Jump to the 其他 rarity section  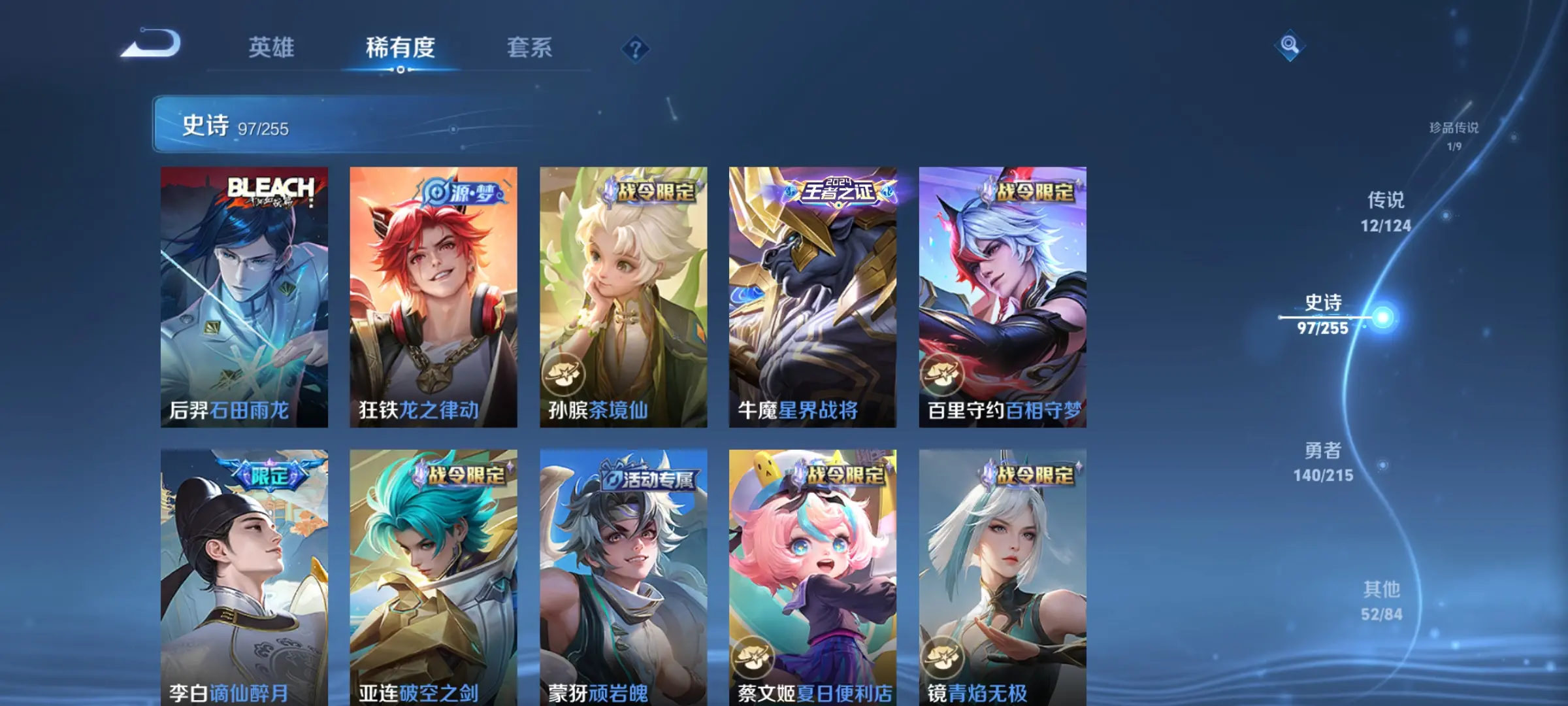[1382, 601]
